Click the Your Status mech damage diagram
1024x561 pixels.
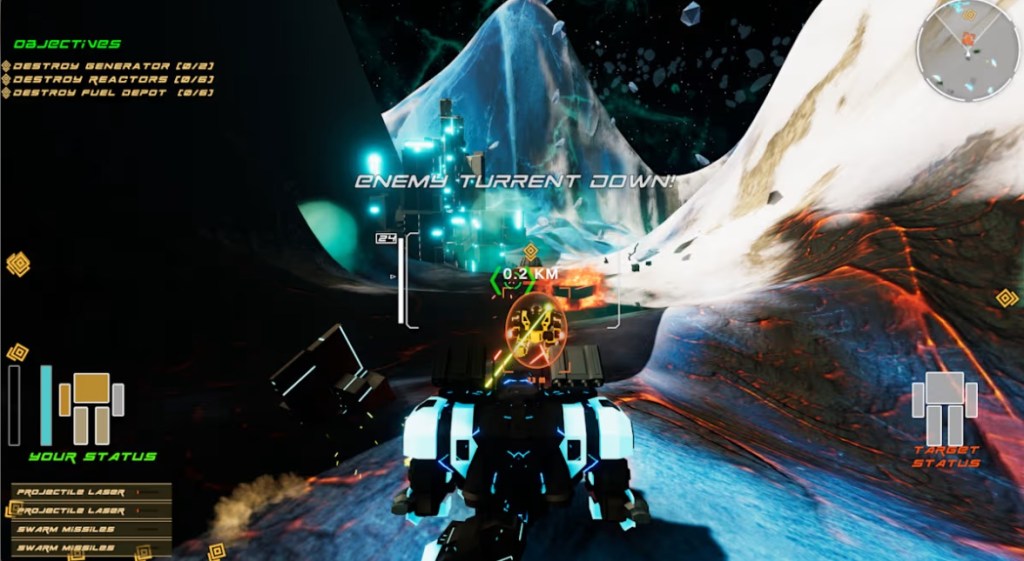coord(91,408)
